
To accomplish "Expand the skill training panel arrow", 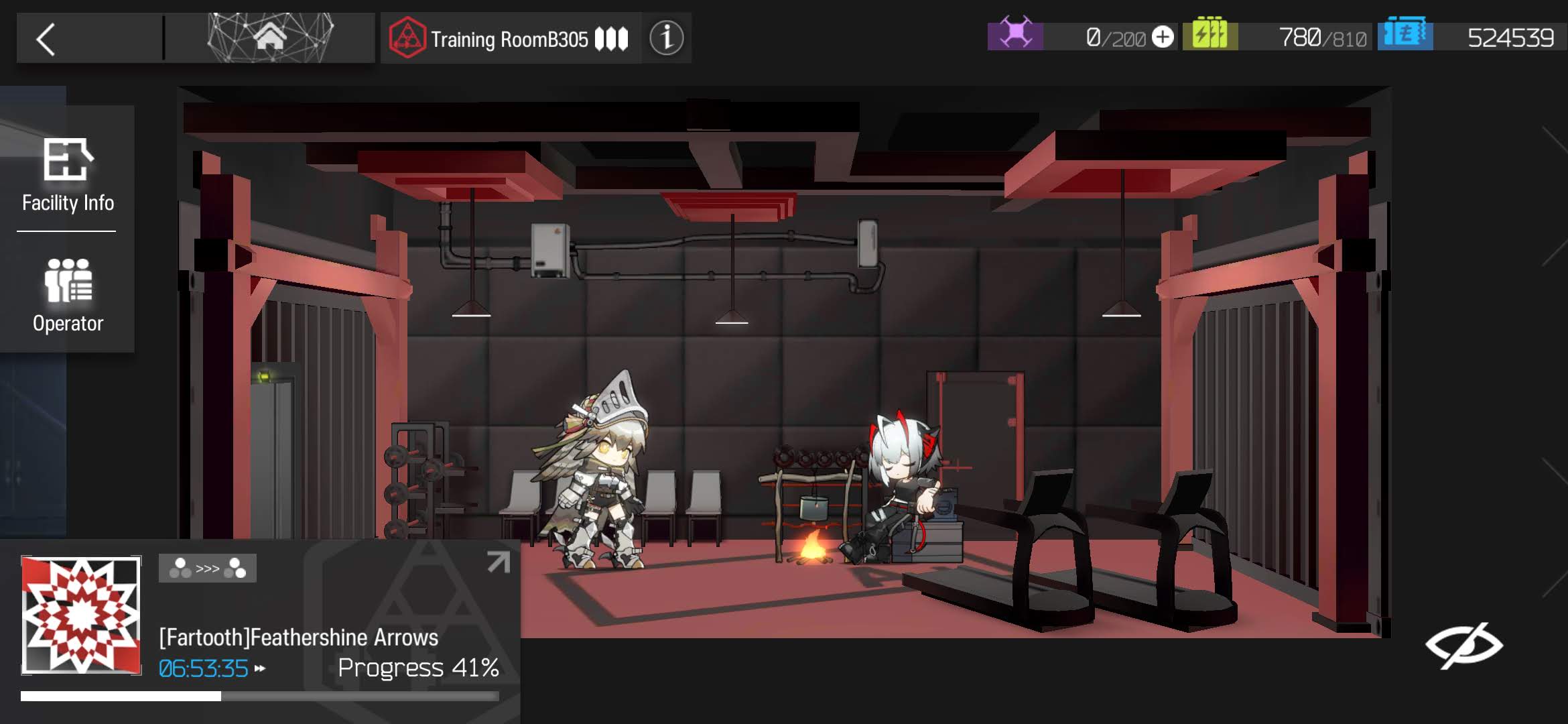I will coord(498,562).
